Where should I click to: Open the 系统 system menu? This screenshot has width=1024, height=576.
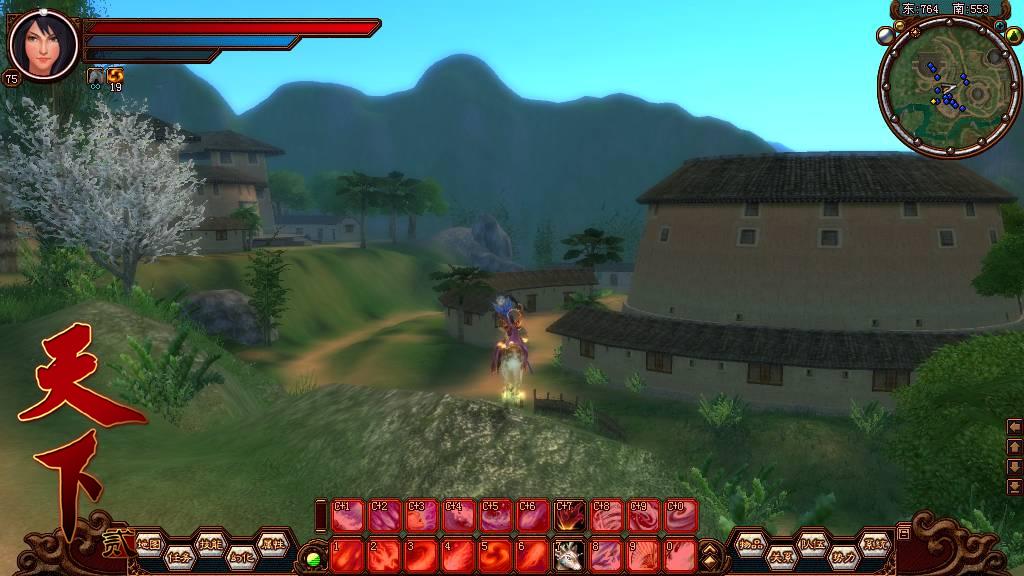(874, 544)
